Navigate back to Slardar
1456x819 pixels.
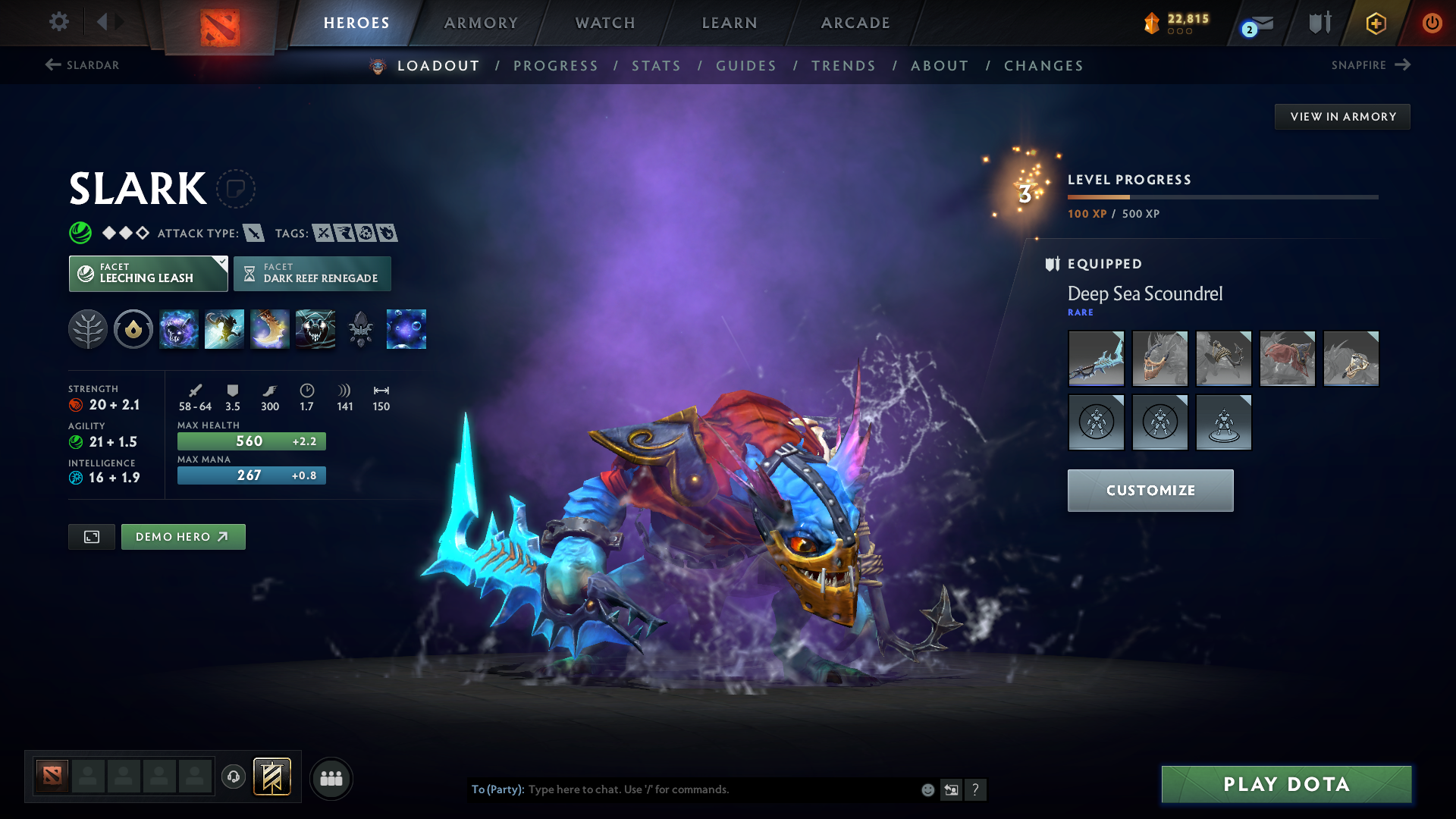click(83, 65)
